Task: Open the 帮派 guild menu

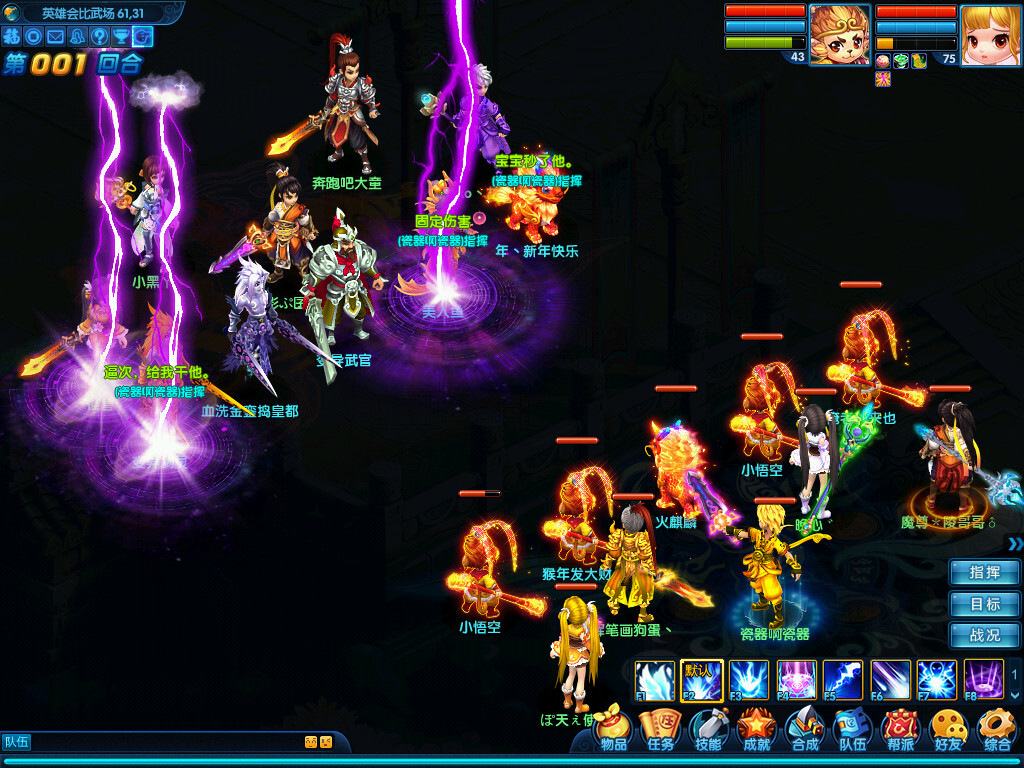Action: click(900, 728)
